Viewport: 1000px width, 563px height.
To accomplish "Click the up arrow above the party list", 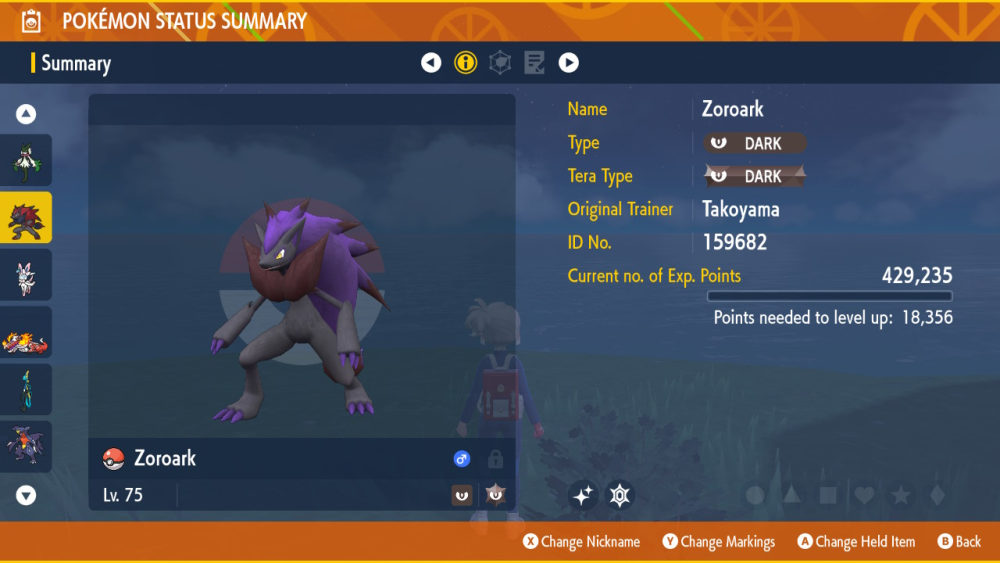I will coord(27,114).
